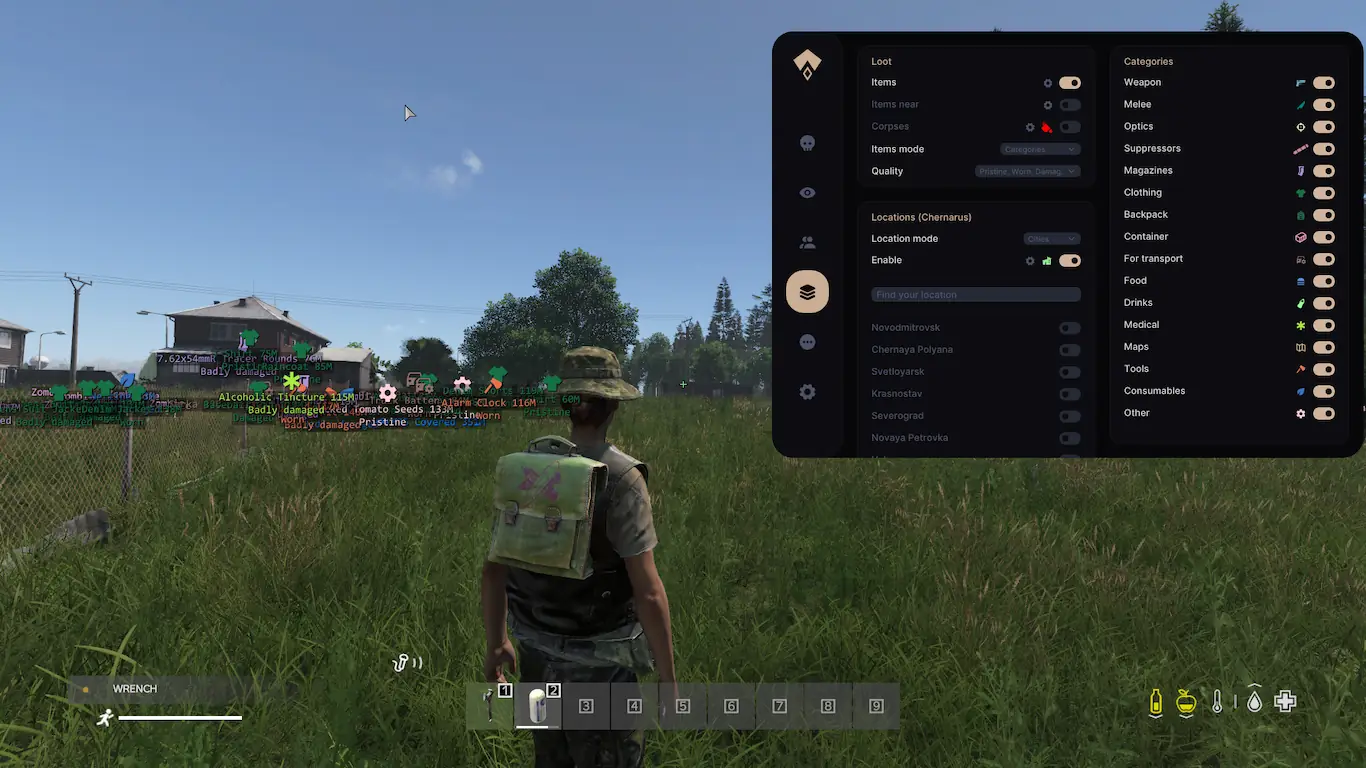Switch on the Novodmitrovsk location
The width and height of the screenshot is (1366, 768).
1069,328
